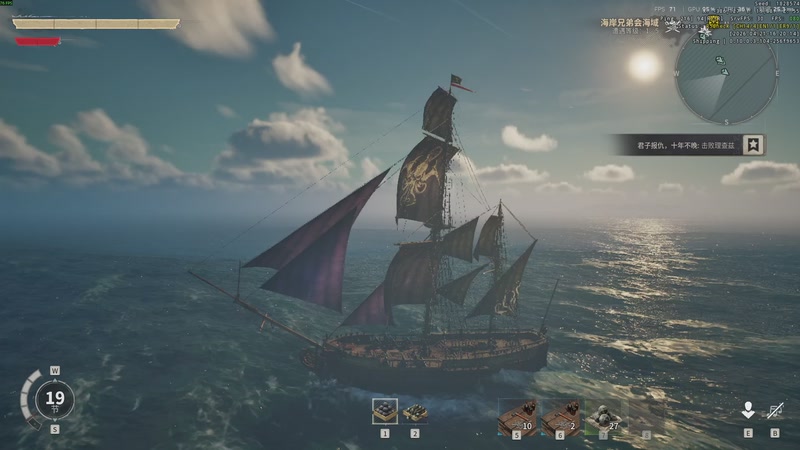Click the circular compass minimap

point(726,77)
